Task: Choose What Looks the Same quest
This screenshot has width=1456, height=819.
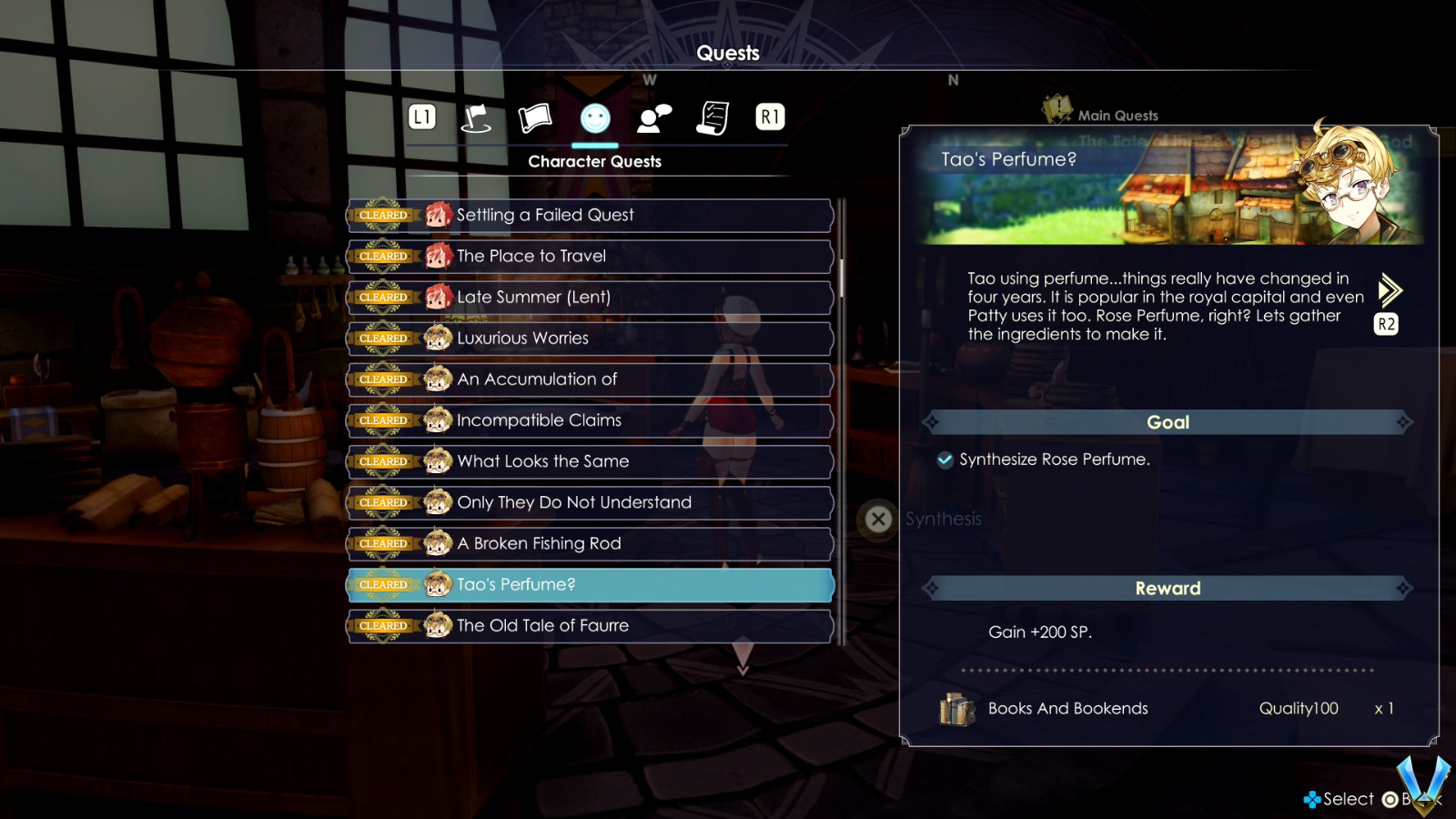Action: point(590,461)
